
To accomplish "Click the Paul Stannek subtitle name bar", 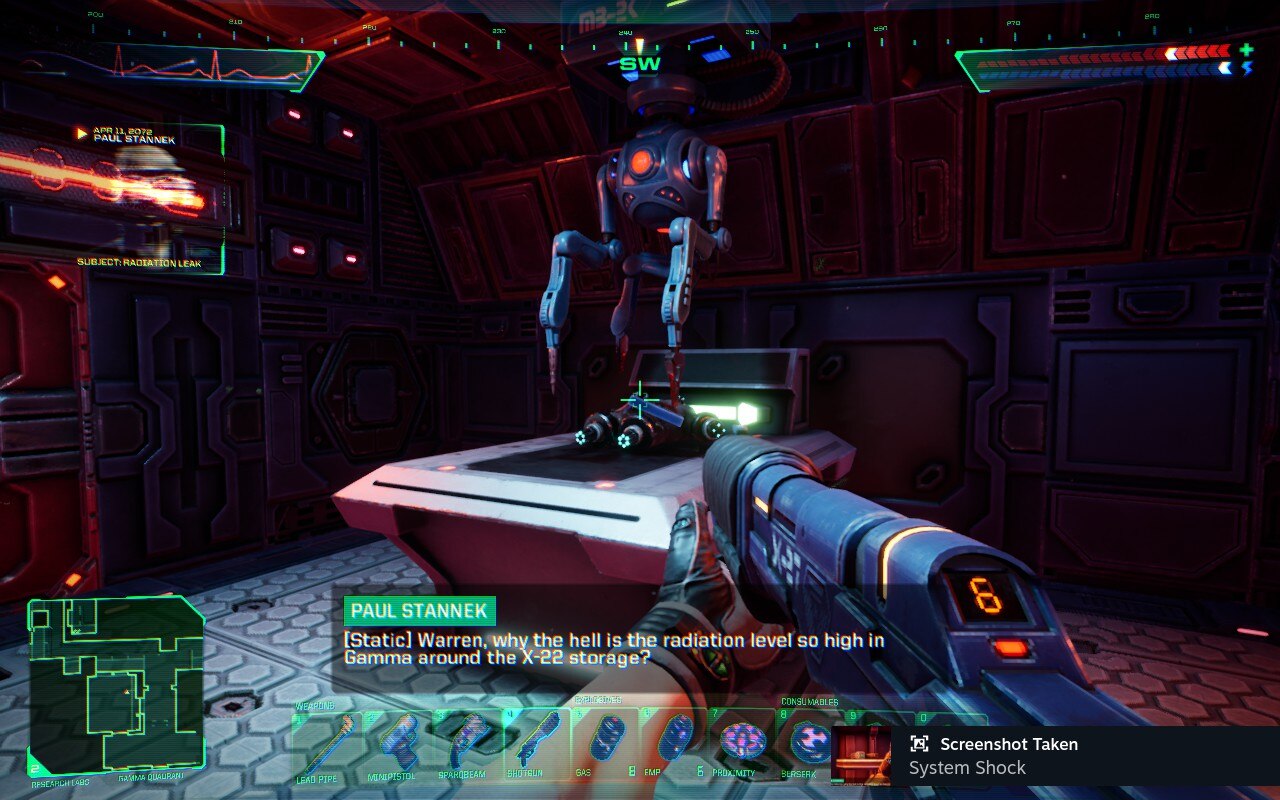I will [421, 609].
